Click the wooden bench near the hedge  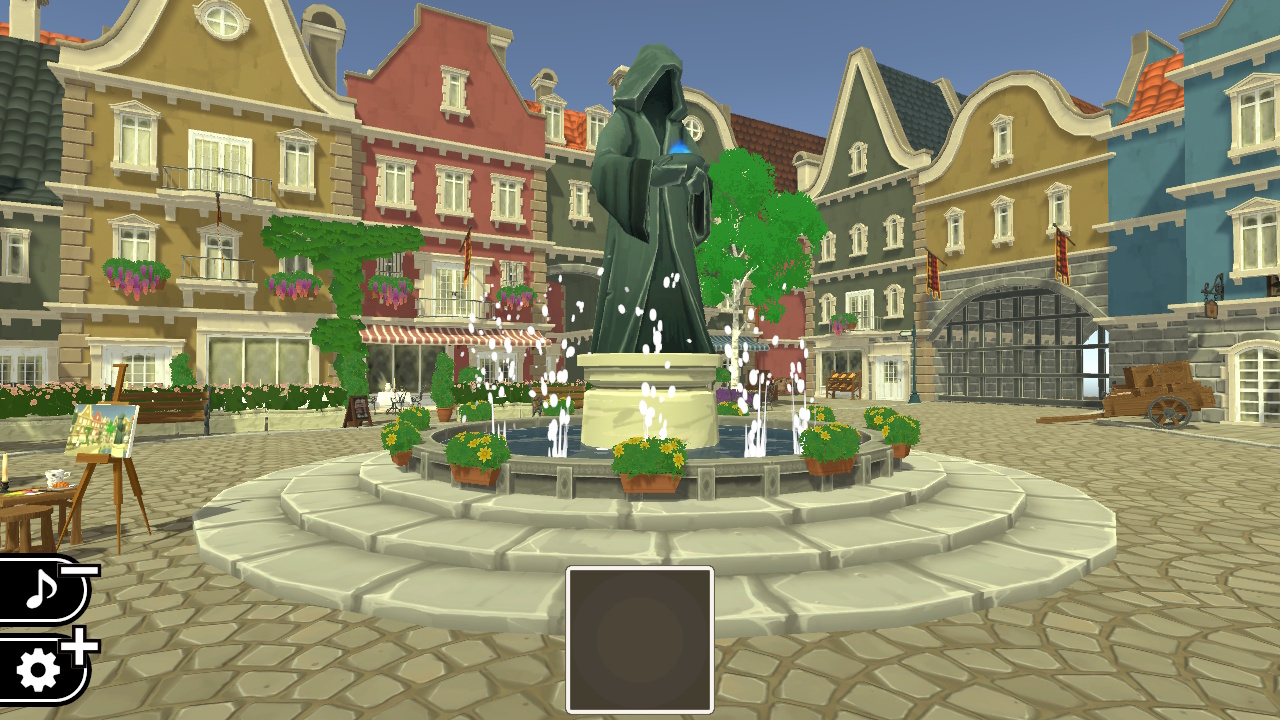[x=175, y=405]
